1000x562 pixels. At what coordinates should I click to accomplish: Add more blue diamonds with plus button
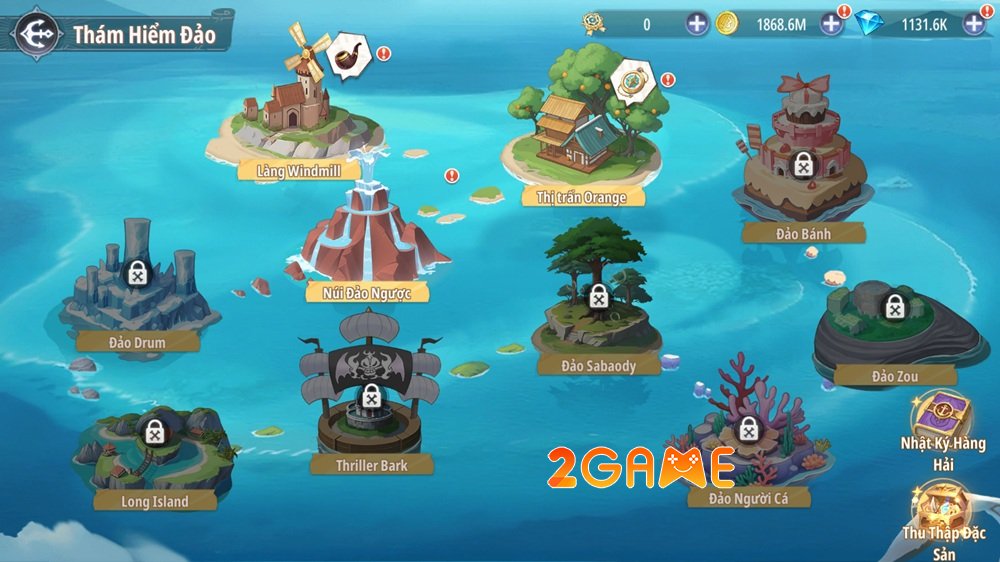point(975,24)
